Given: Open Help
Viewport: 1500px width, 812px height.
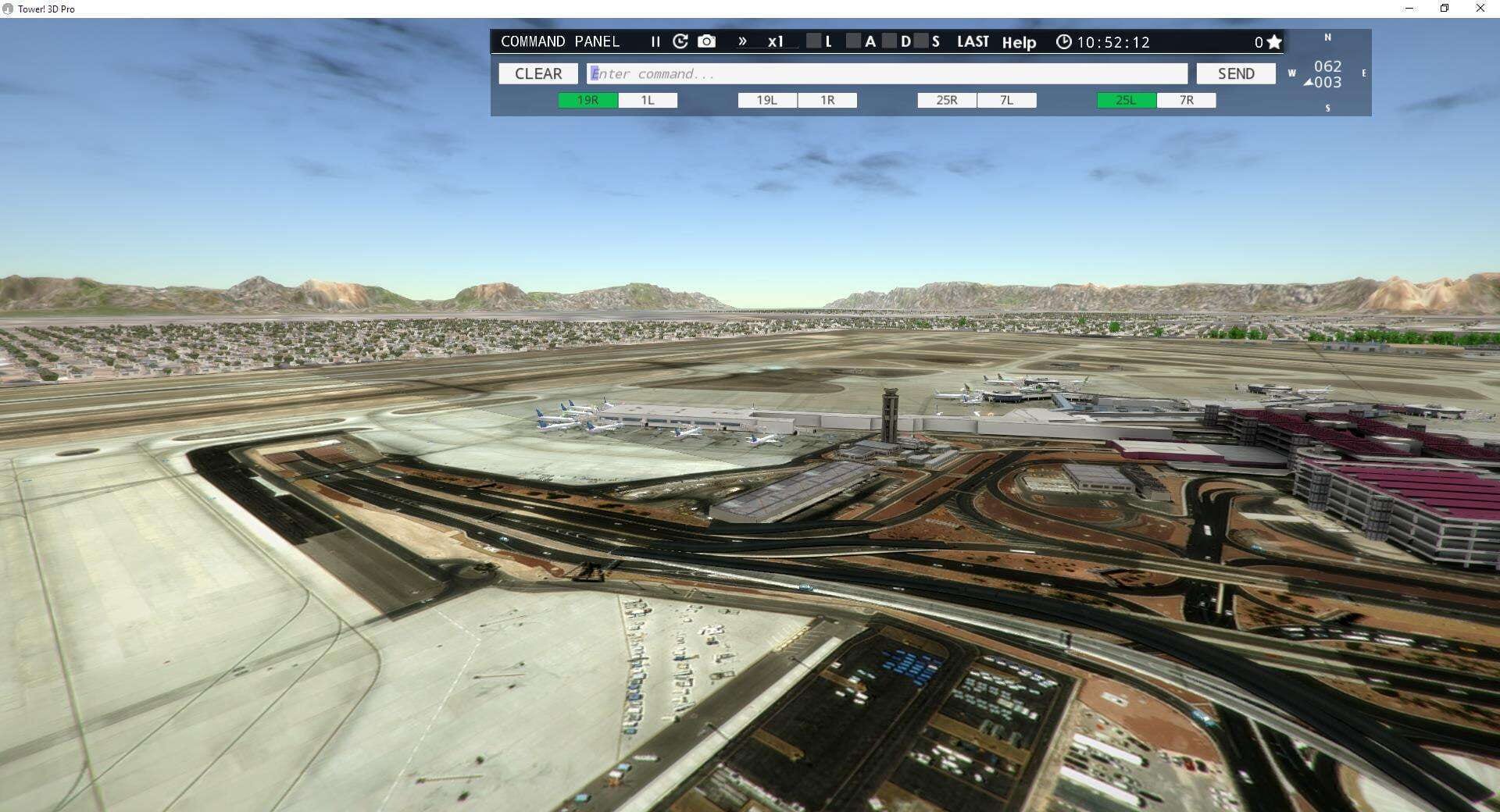Looking at the screenshot, I should [x=1019, y=43].
